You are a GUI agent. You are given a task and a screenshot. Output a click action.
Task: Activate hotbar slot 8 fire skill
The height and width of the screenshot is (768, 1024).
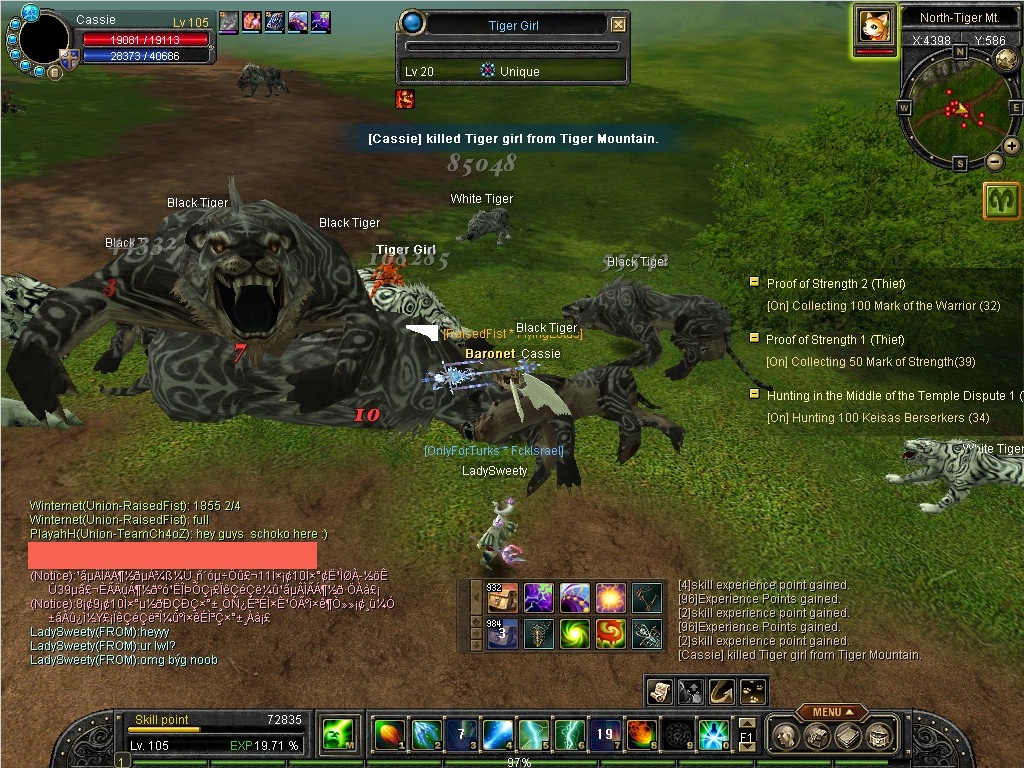641,735
